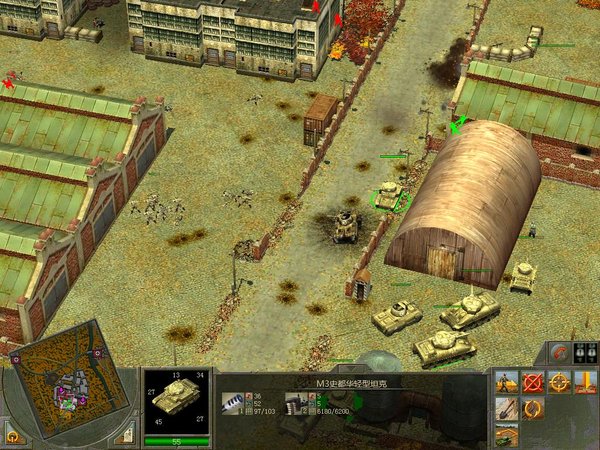This screenshot has height=450, width=600.
Task: Select the machine gun weapon icon
Action: pyautogui.click(x=297, y=403)
